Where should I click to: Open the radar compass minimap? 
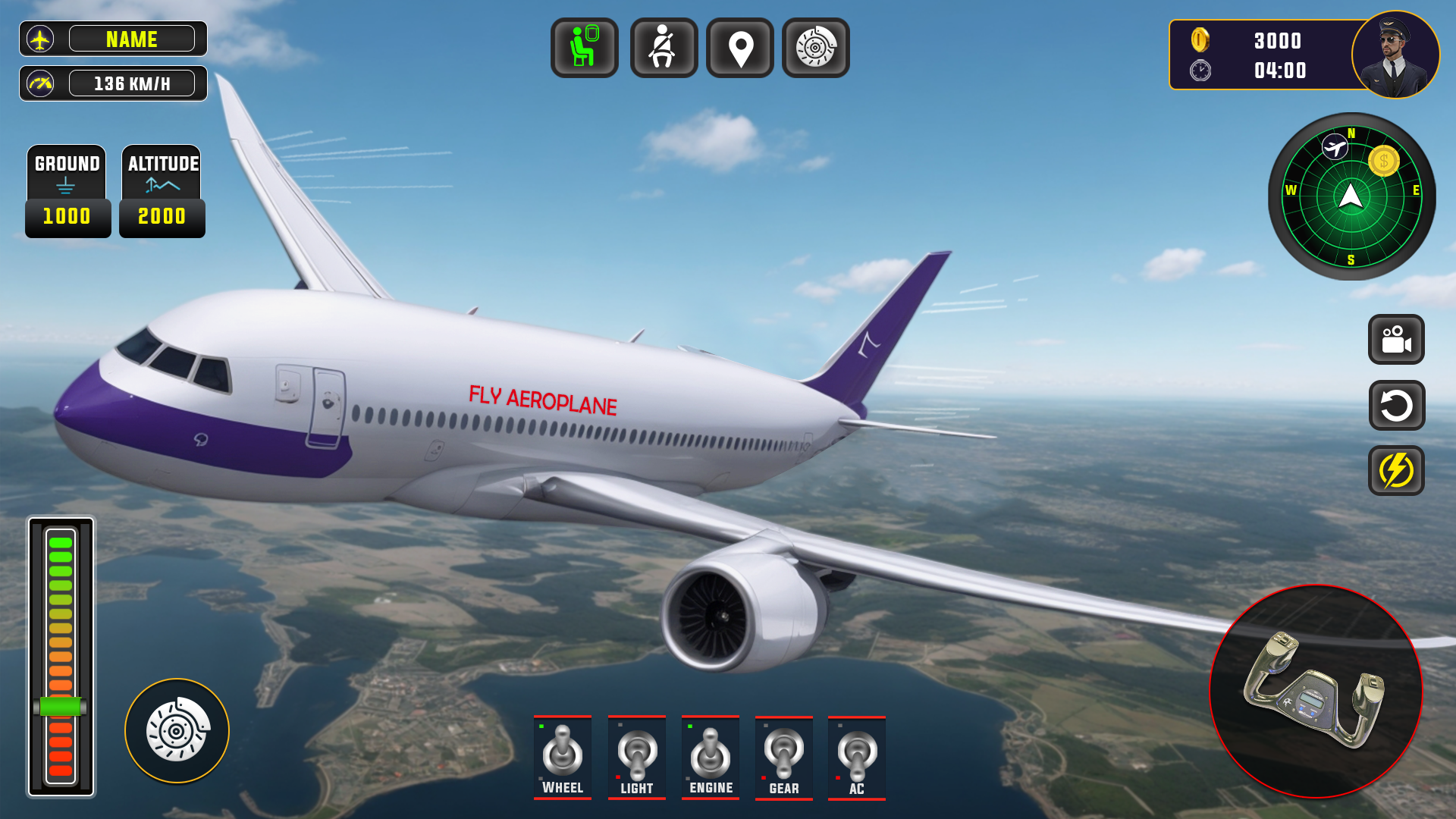pos(1351,196)
